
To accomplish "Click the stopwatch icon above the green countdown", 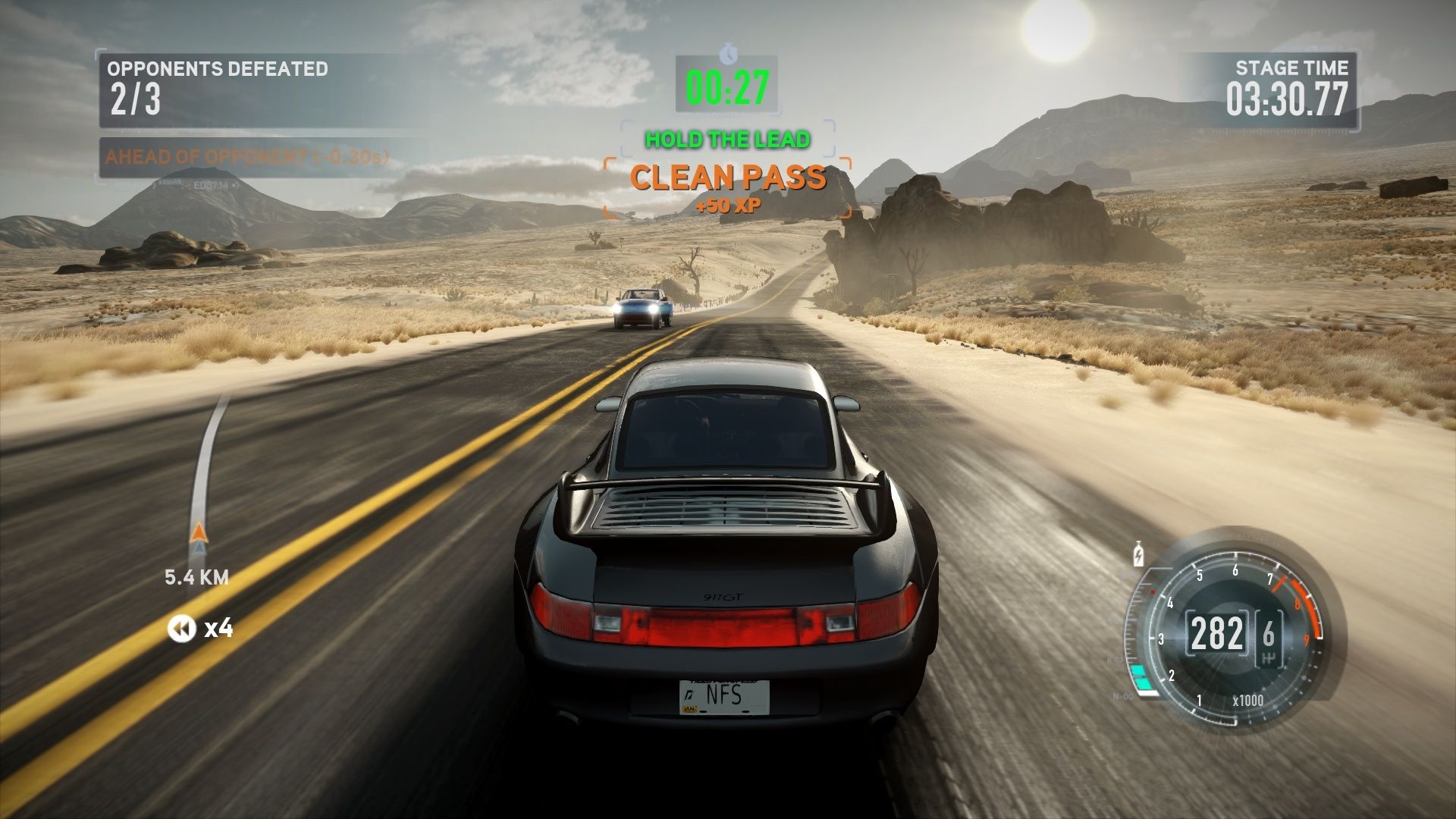I will click(x=728, y=53).
